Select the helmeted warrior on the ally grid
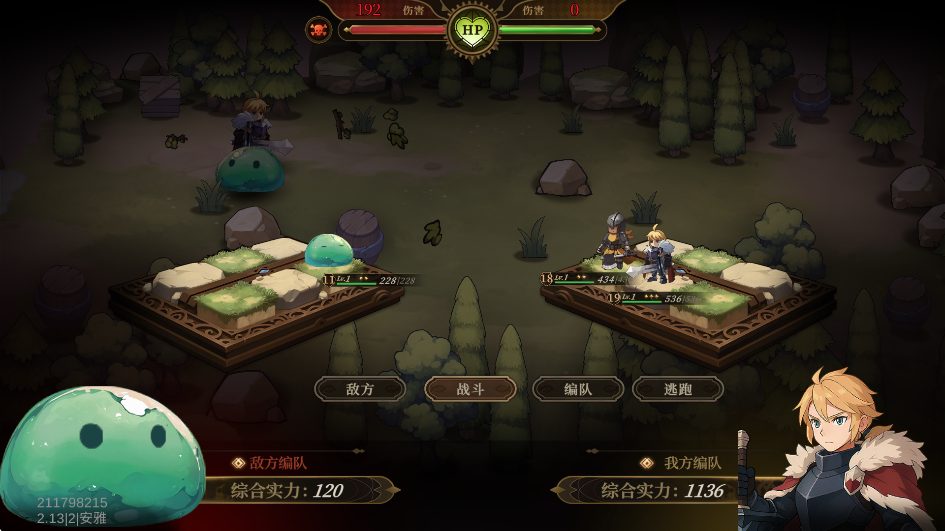The height and width of the screenshot is (531, 945). [x=613, y=241]
